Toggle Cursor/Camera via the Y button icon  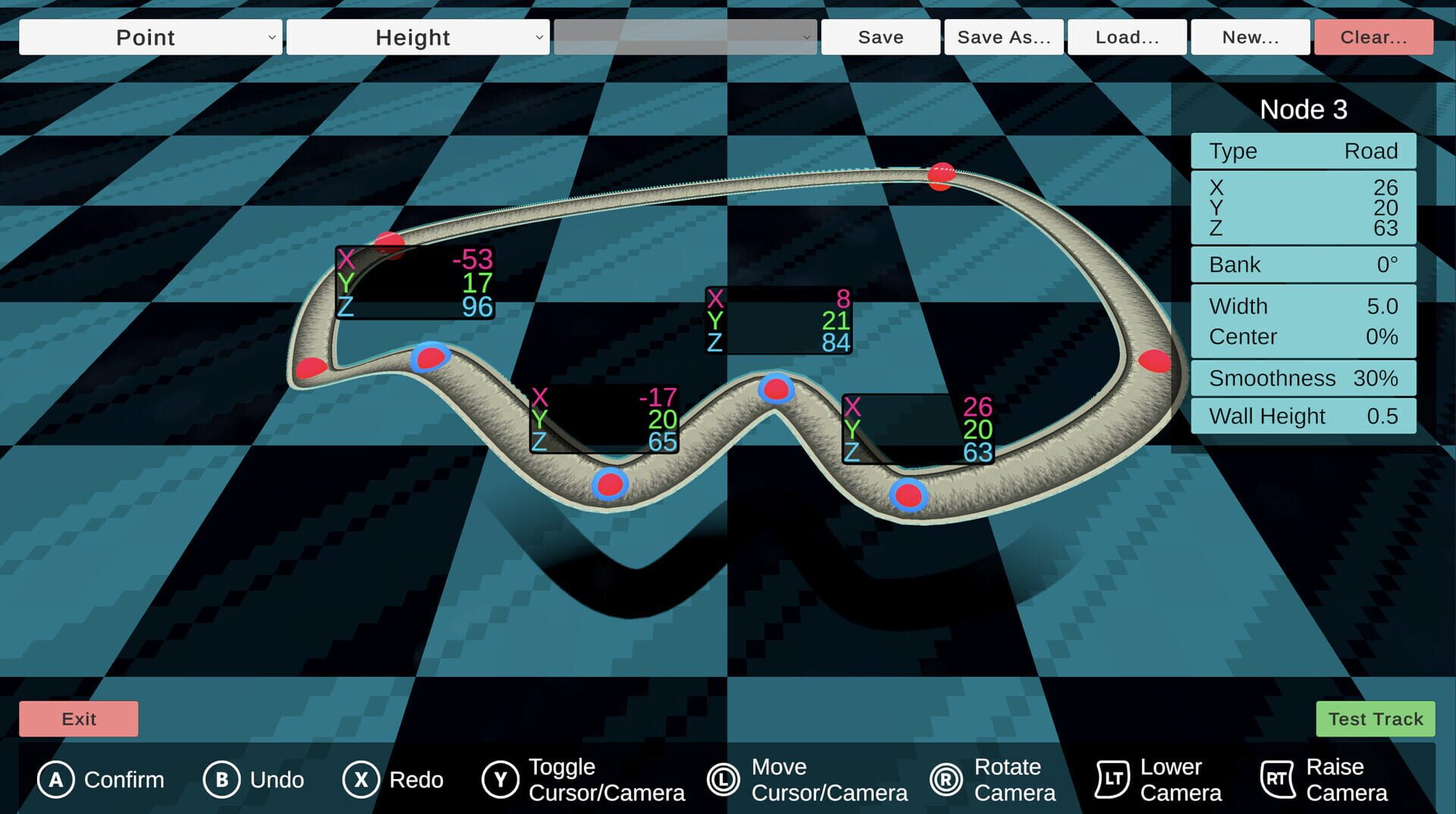coord(500,779)
